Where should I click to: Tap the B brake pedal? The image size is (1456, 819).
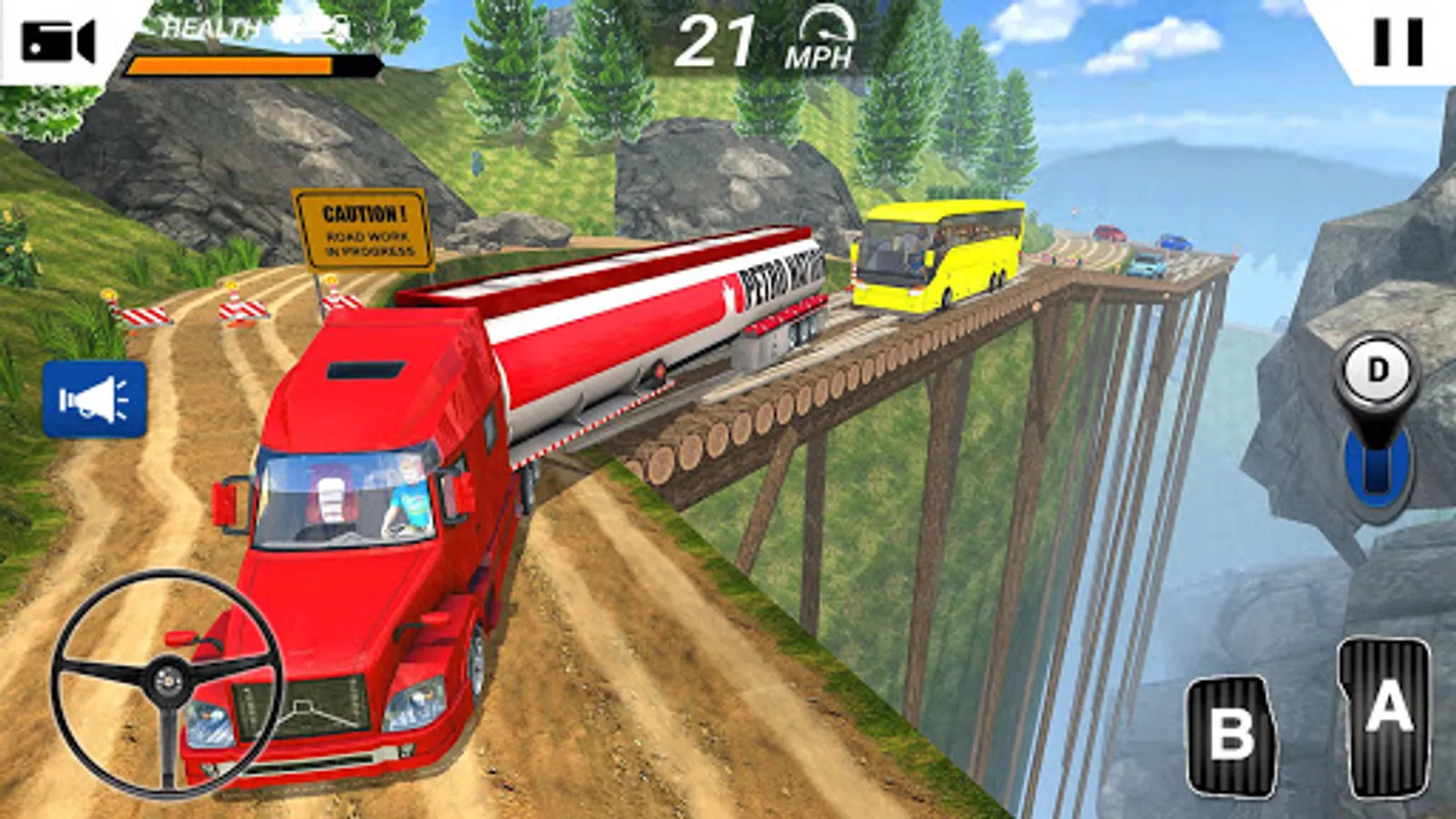pos(1231,735)
